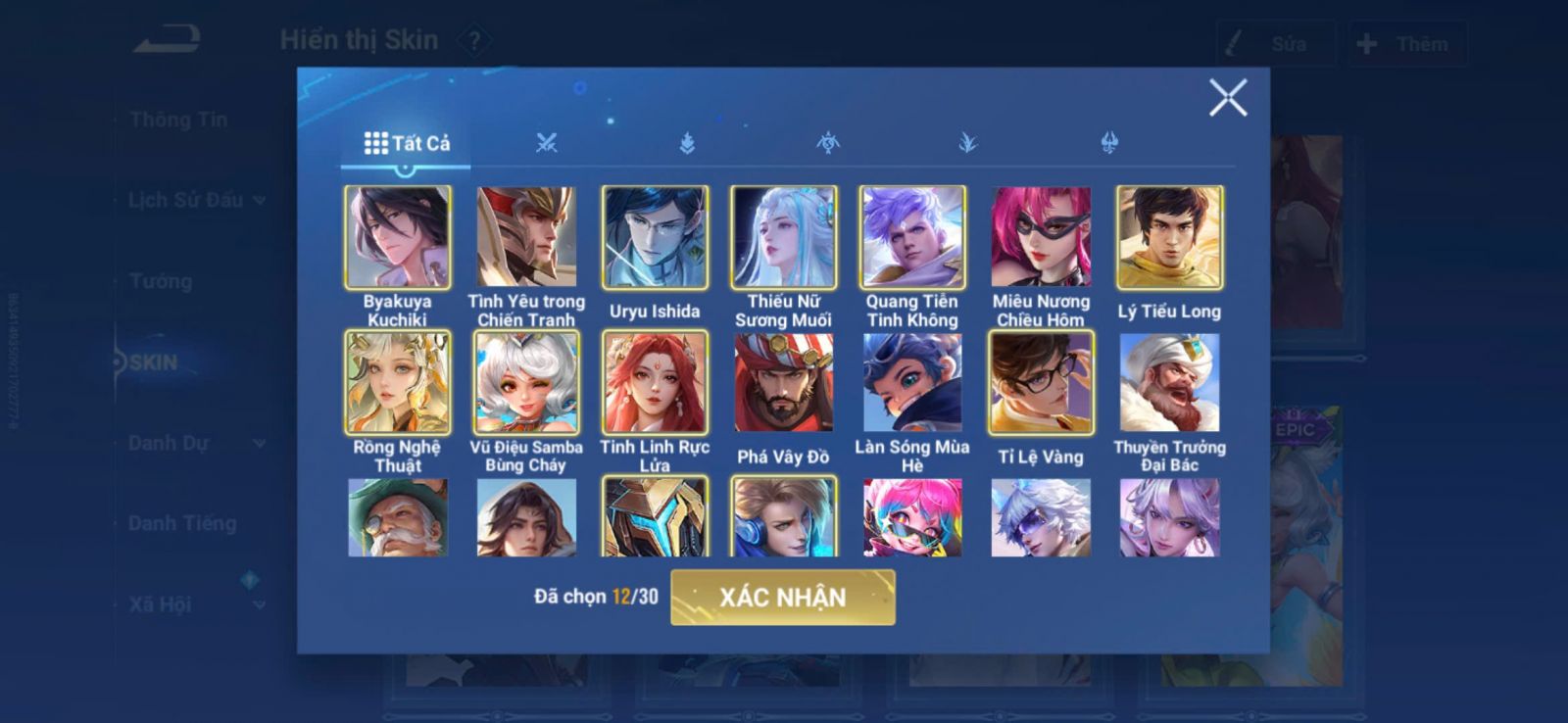The image size is (1568, 723).
Task: Select the Rồng Nghệ Thuật skin
Action: coord(398,382)
